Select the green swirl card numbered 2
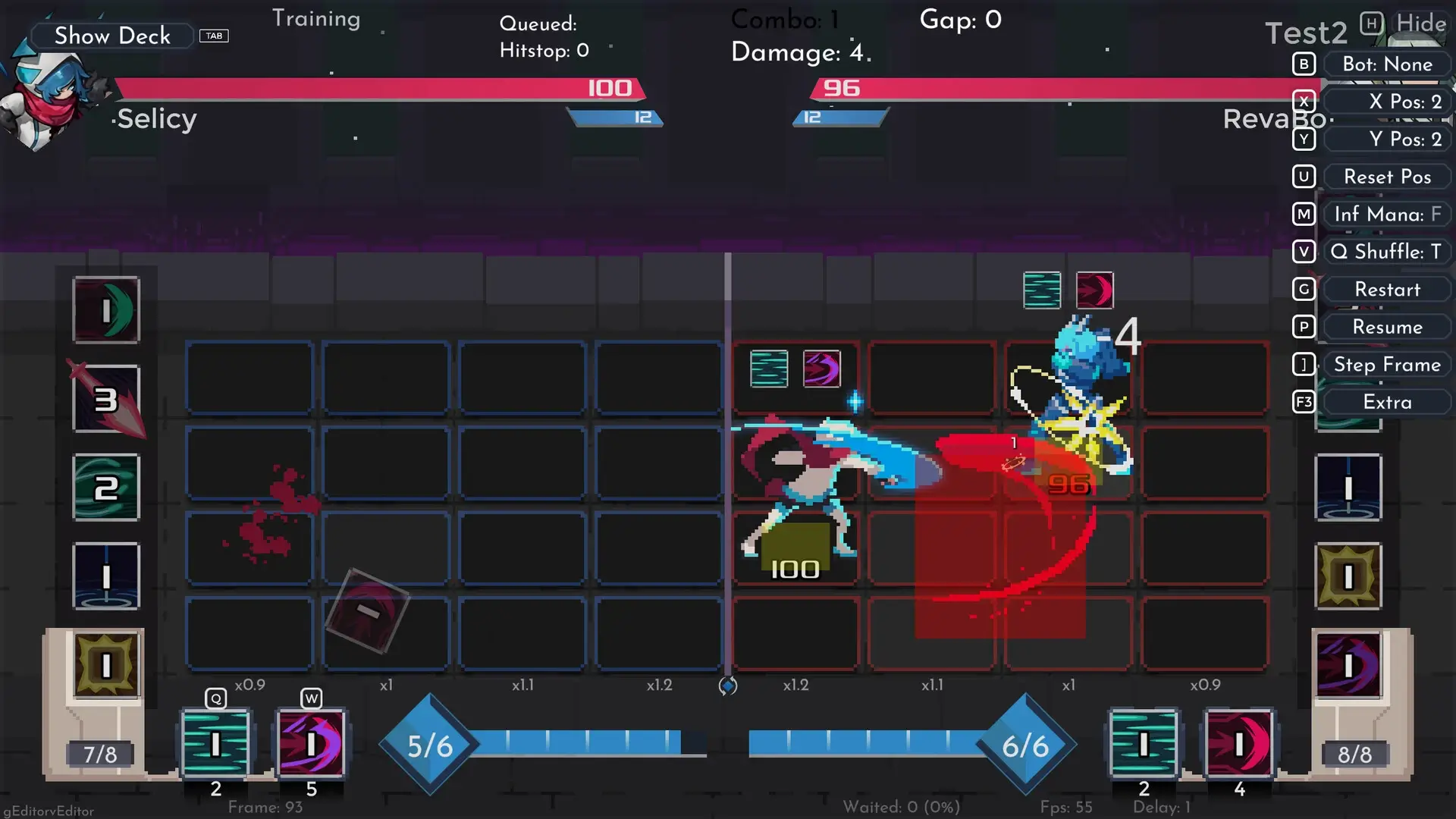The image size is (1456, 819). coord(106,488)
